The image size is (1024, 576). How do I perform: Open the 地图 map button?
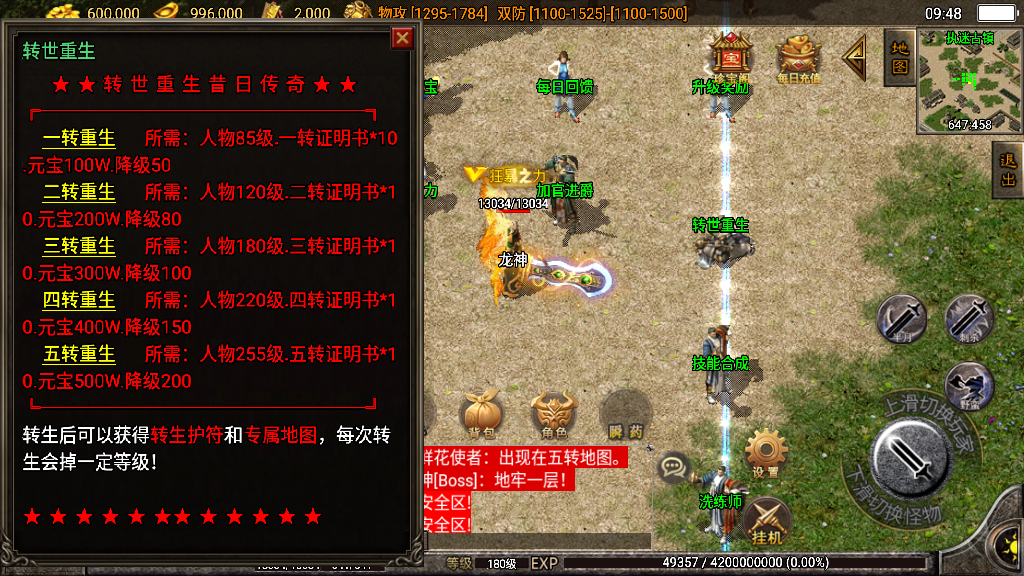click(x=899, y=57)
